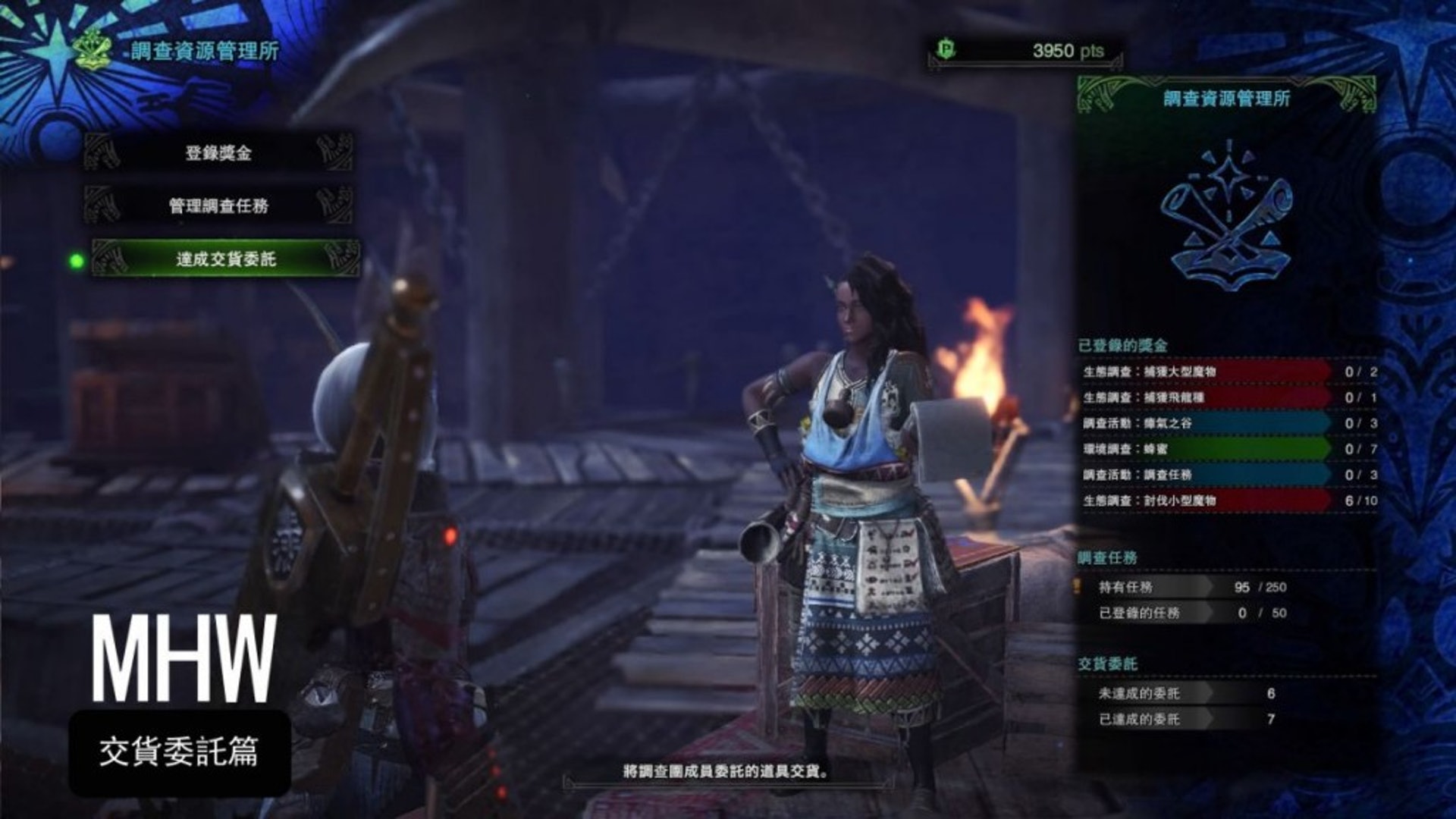Choose the highlighted 達成交貨委託 option

(226, 259)
